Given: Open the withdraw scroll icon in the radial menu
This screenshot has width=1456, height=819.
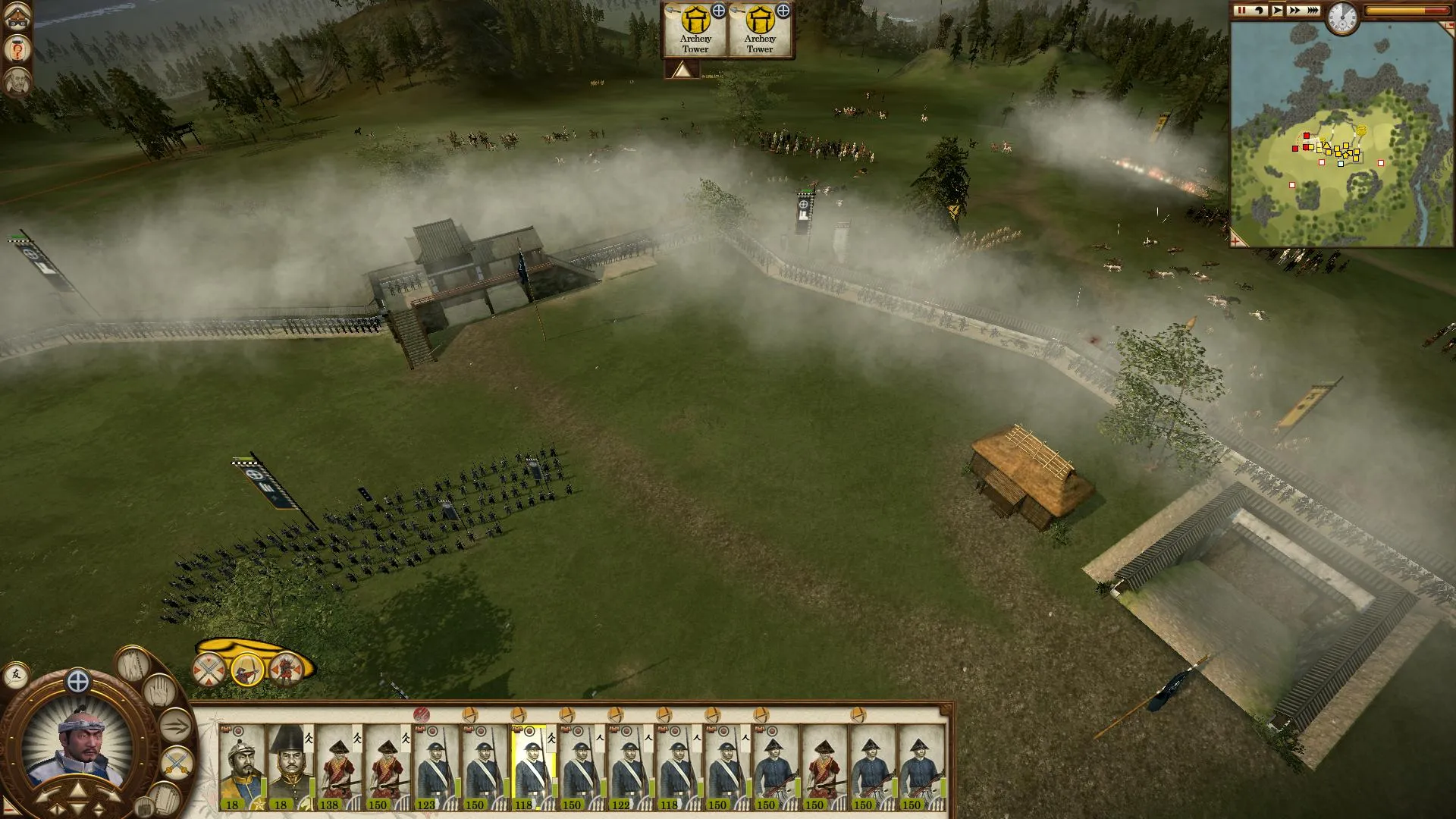Looking at the screenshot, I should click(x=165, y=799).
